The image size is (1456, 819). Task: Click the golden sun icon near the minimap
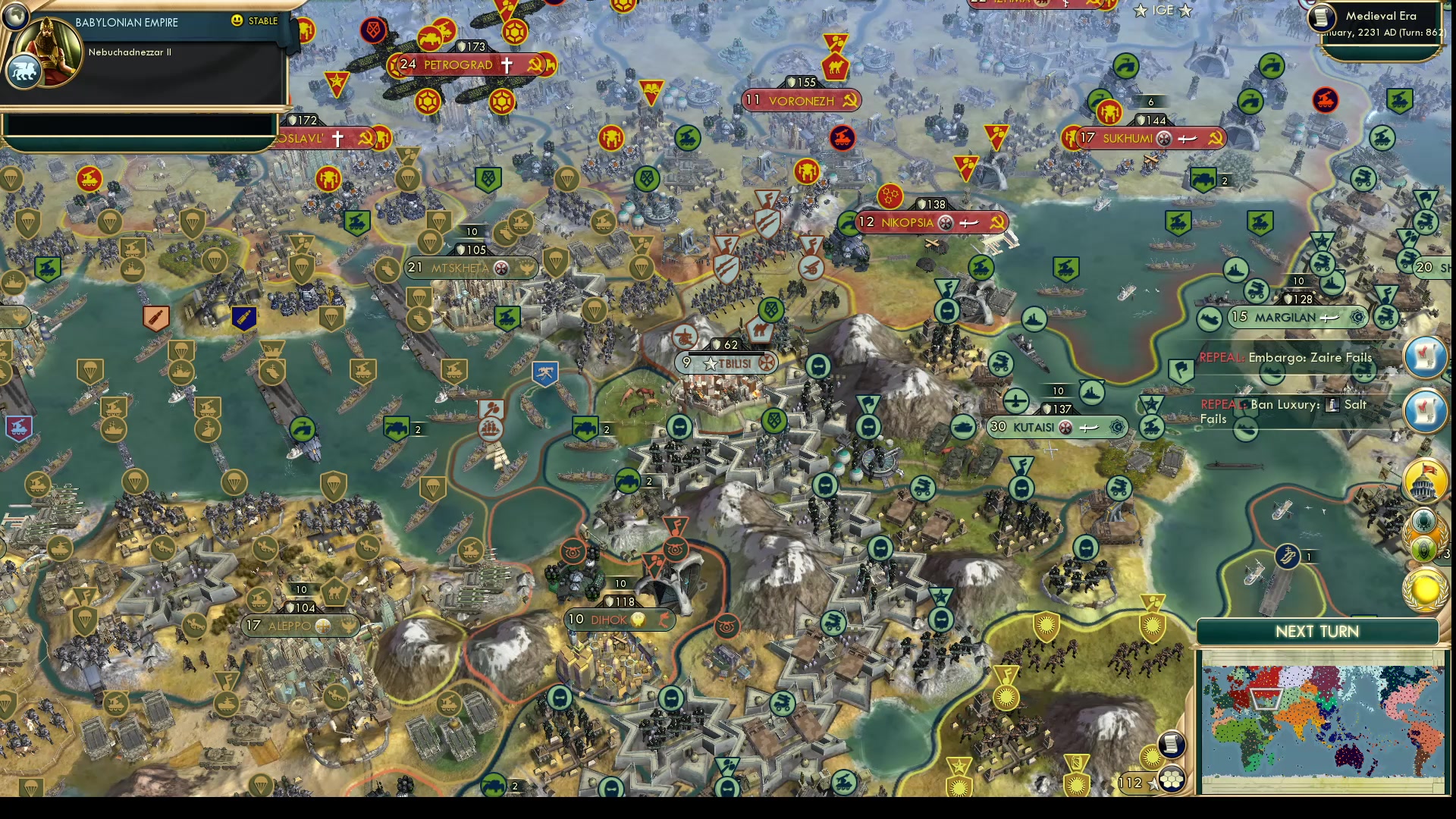[x=1152, y=757]
